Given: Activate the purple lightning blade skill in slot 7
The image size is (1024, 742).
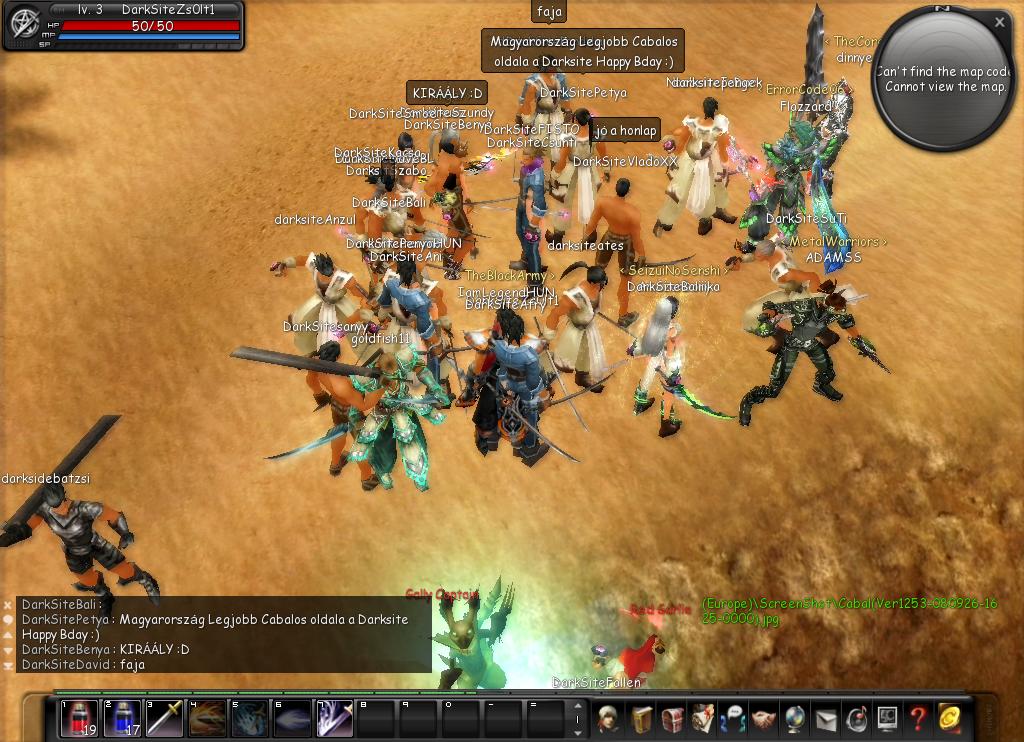Looking at the screenshot, I should point(334,717).
